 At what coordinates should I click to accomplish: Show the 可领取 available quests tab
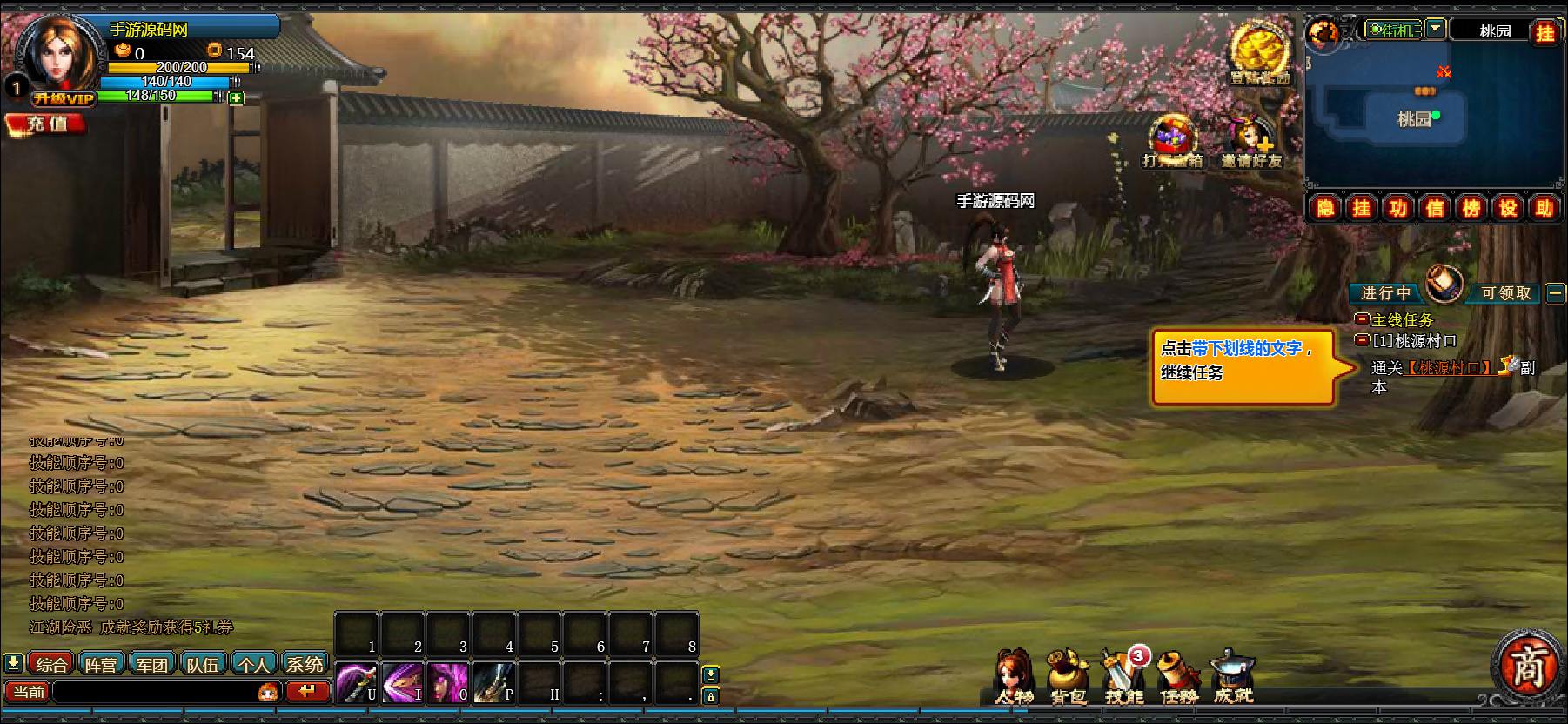(x=1505, y=293)
